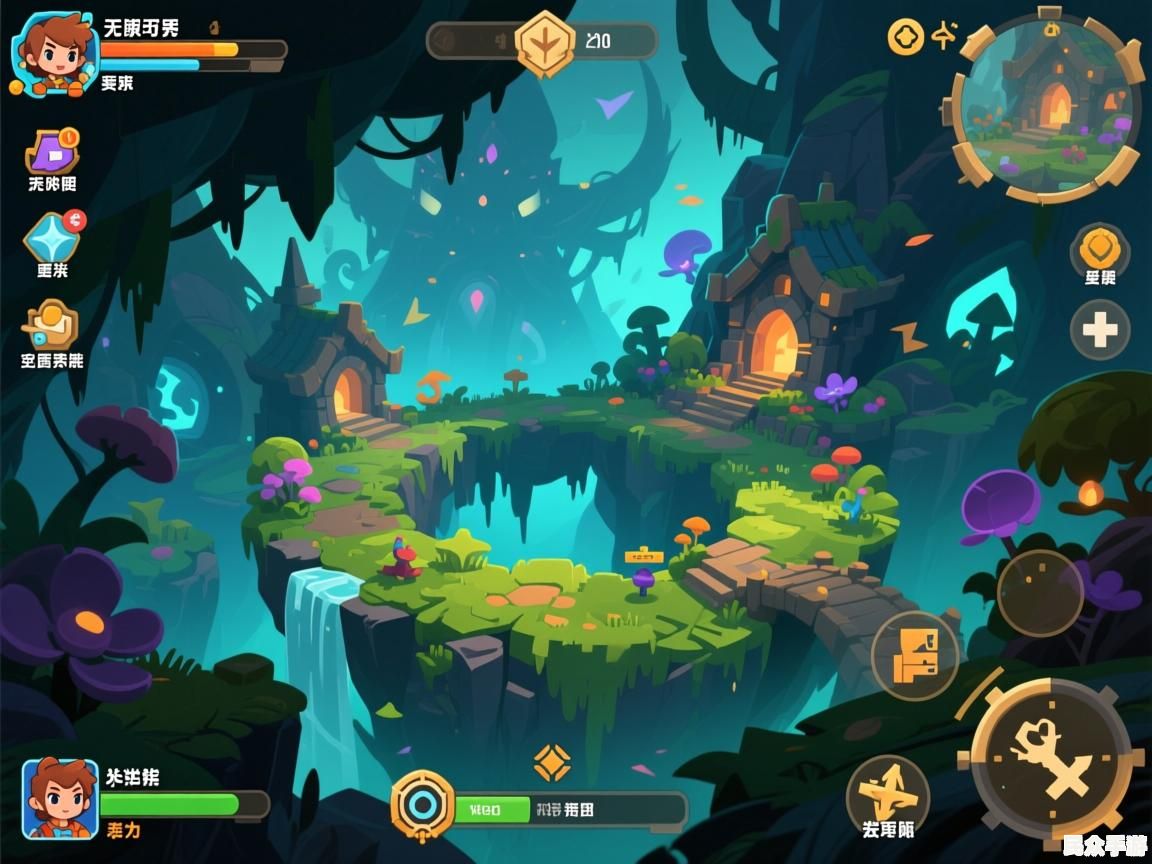The width and height of the screenshot is (1152, 864).
Task: Click the orange ring eye emblem
Action: click(x=422, y=806)
